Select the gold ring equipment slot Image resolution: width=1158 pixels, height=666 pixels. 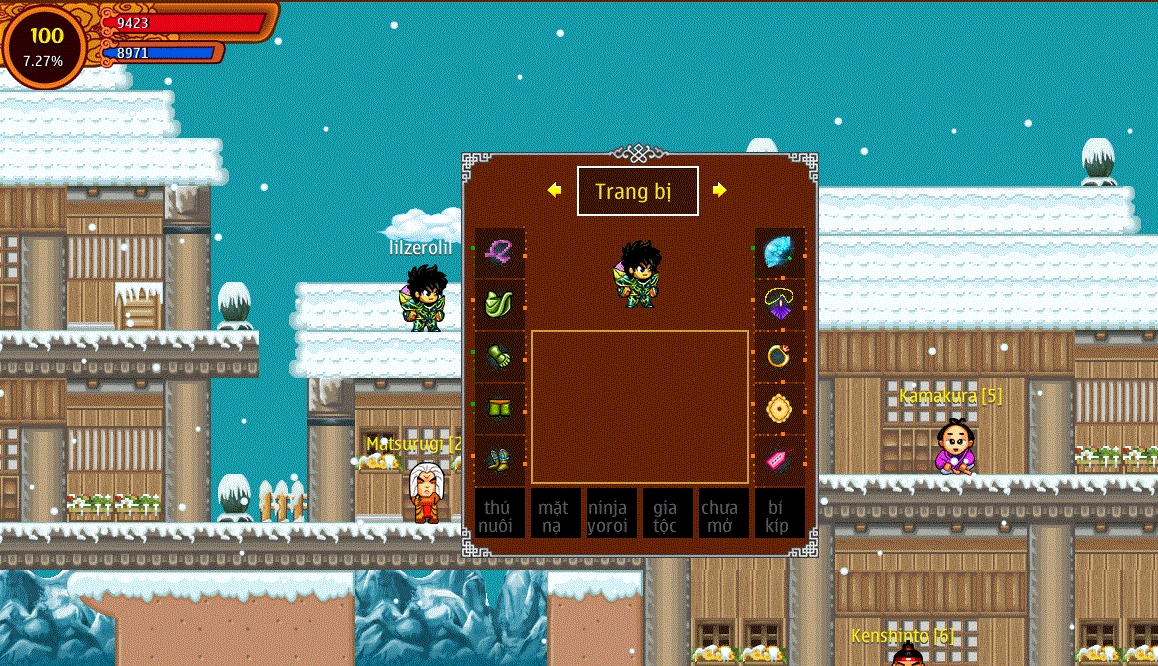779,356
